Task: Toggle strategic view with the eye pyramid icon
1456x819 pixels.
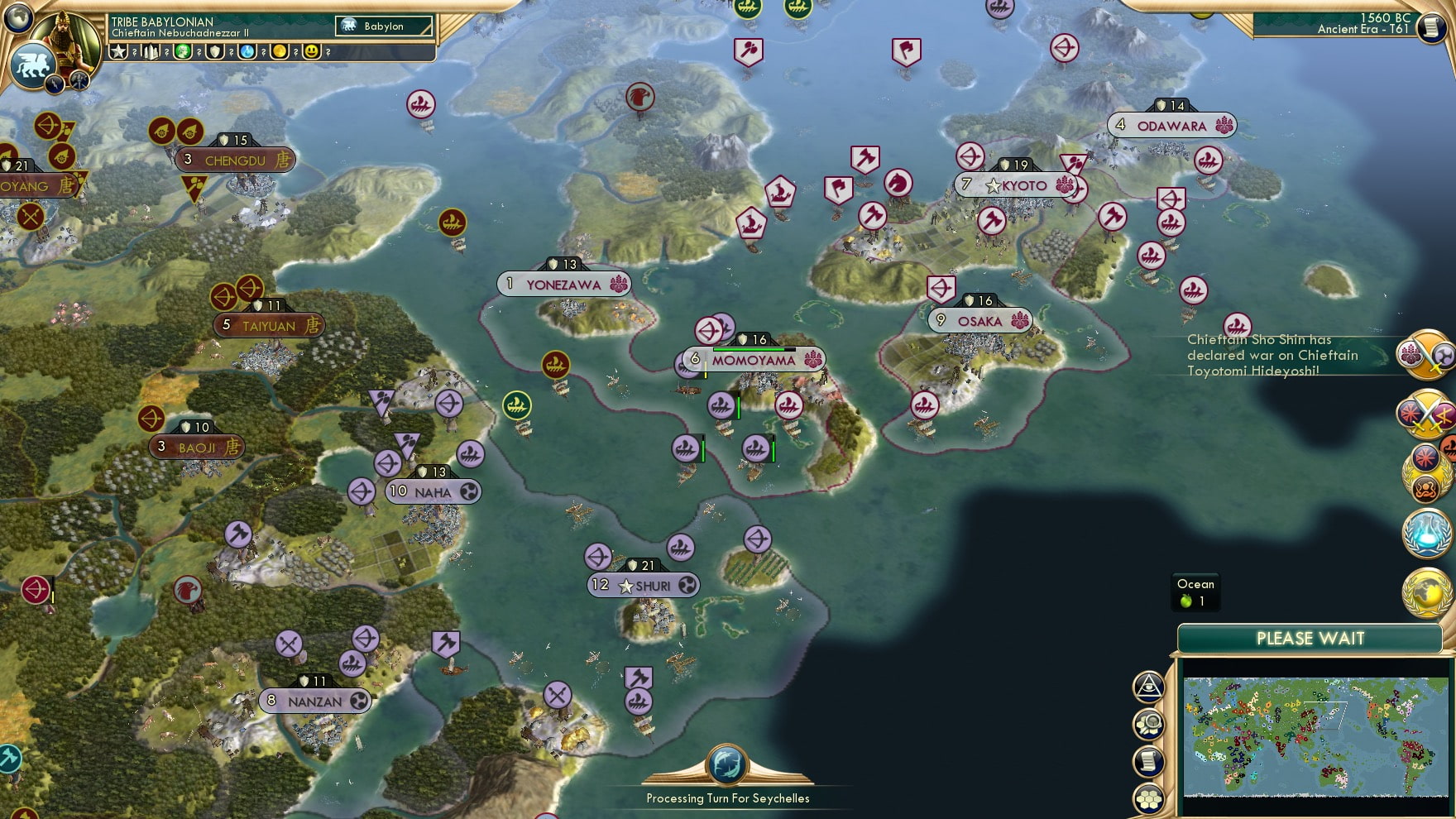Action: pyautogui.click(x=1149, y=687)
